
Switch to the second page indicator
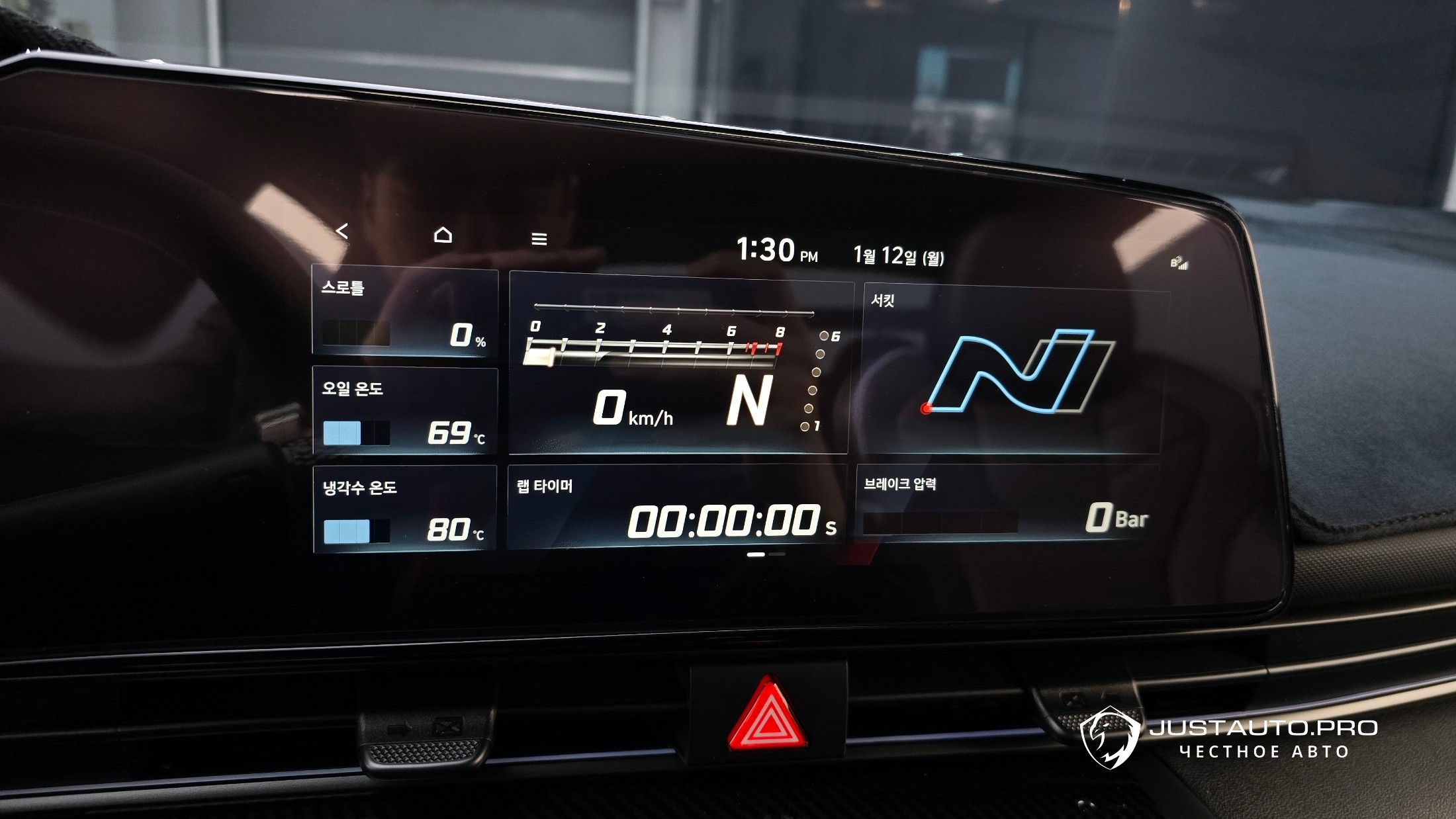click(778, 554)
